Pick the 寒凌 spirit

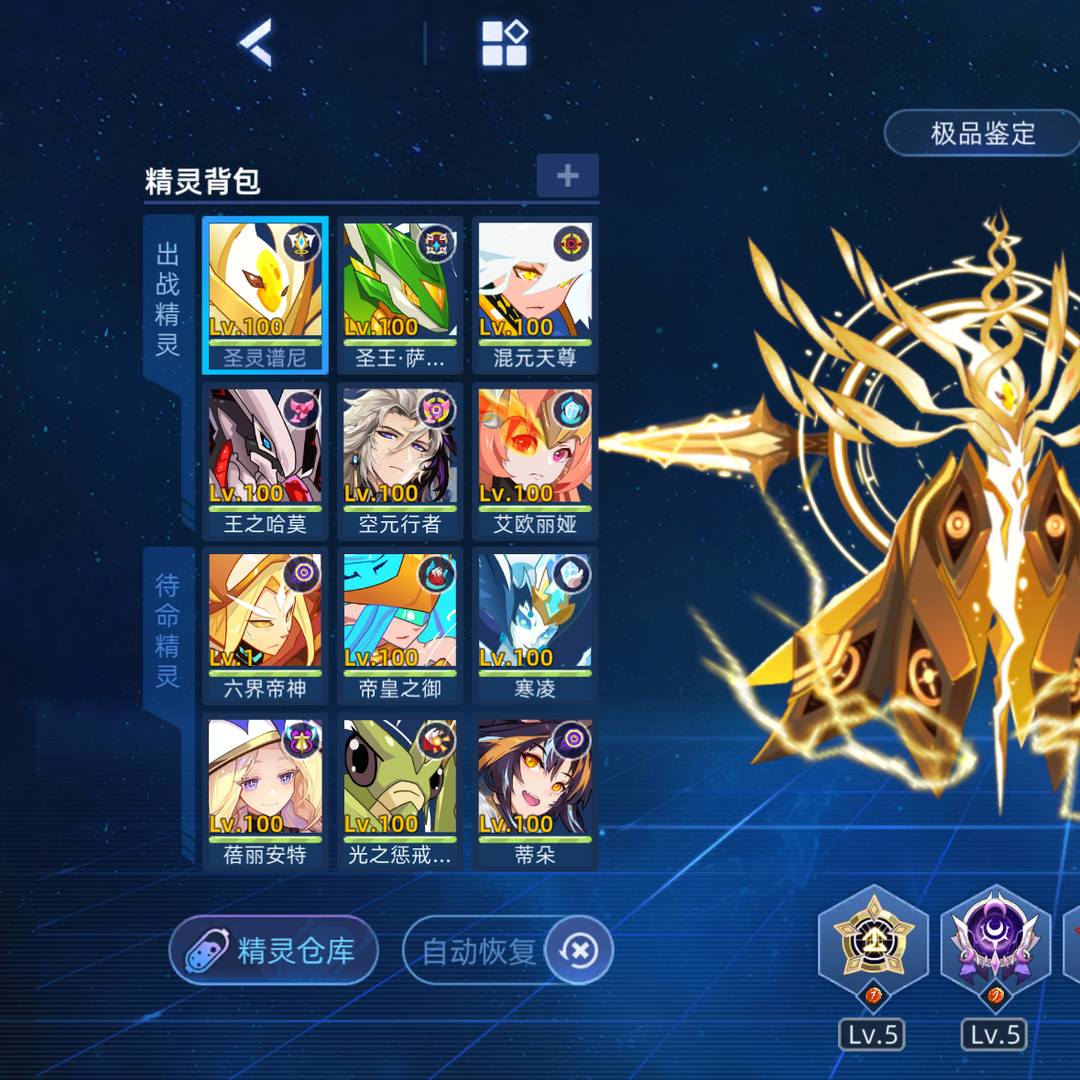[x=535, y=626]
